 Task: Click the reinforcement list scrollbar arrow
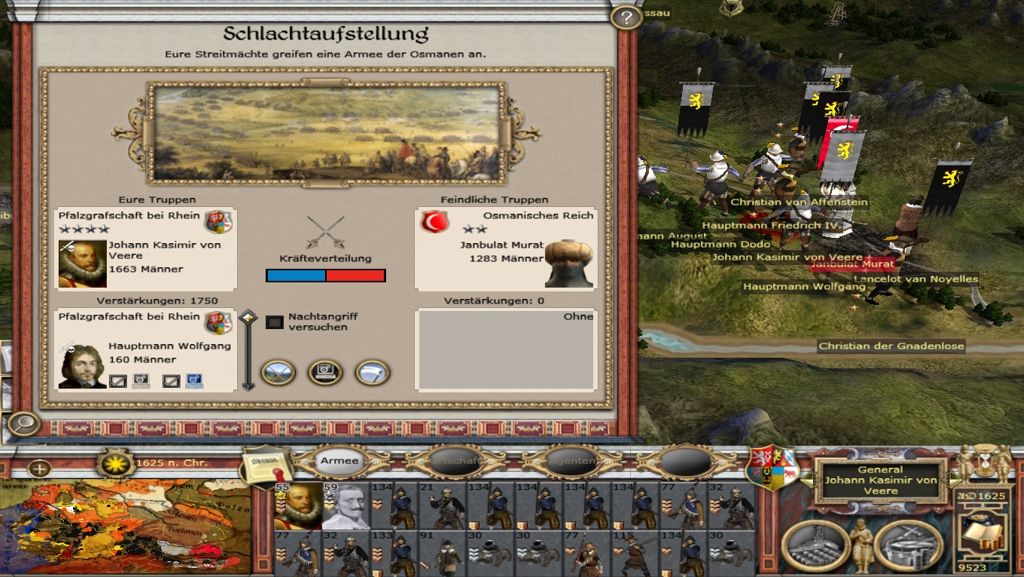(248, 320)
